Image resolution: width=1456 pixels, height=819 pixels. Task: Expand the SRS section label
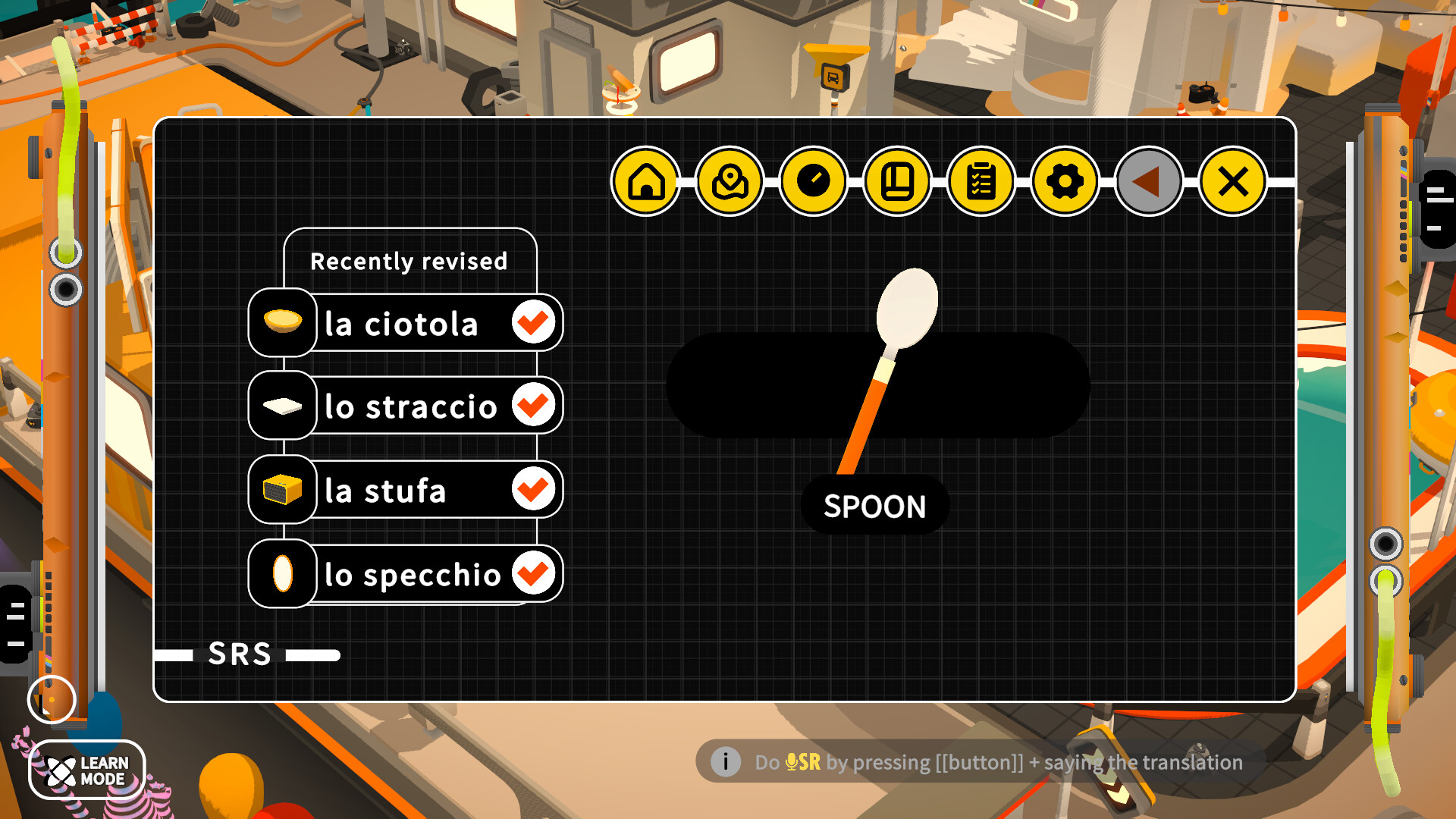[241, 654]
